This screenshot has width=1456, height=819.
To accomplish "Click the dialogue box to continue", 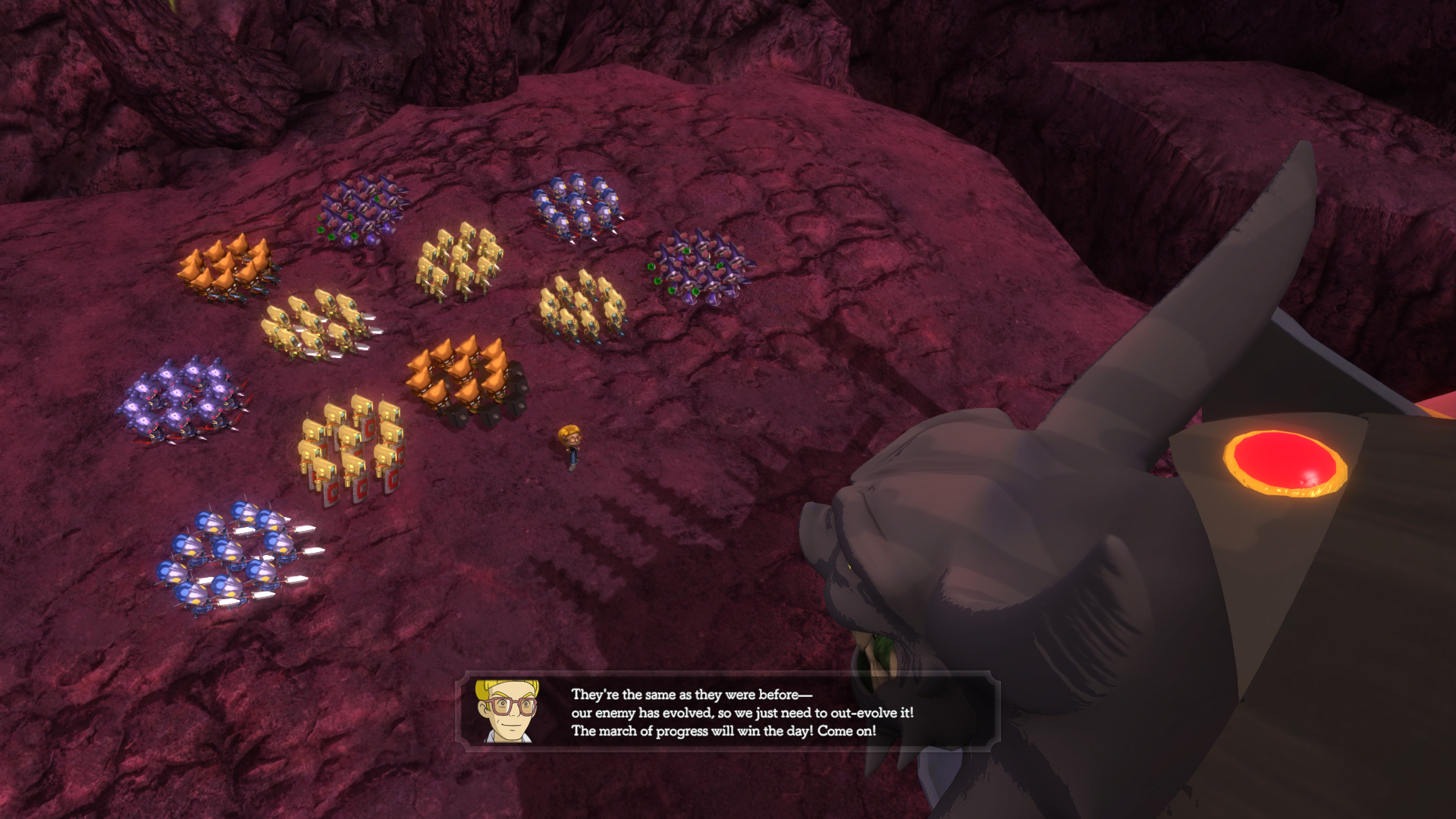I will [726, 712].
